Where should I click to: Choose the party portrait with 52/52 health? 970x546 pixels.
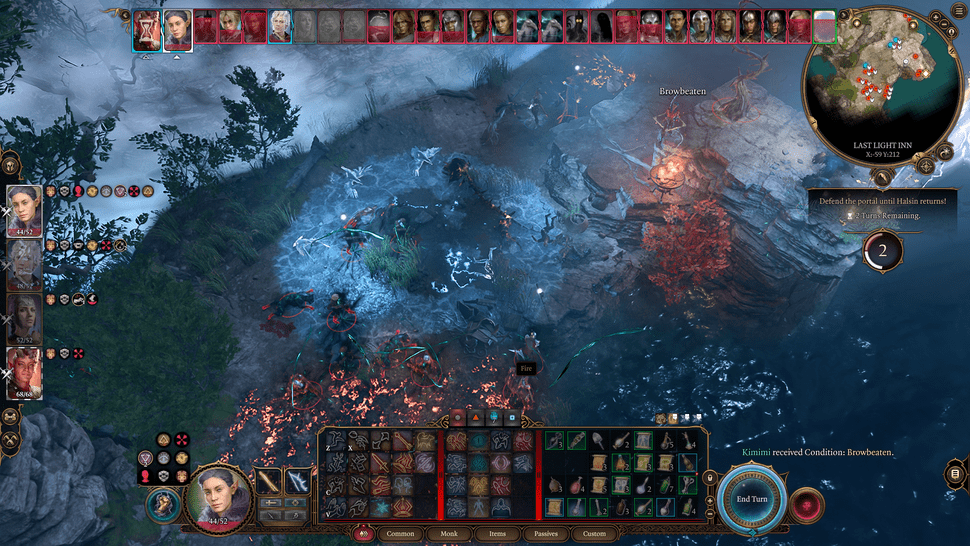coord(24,316)
